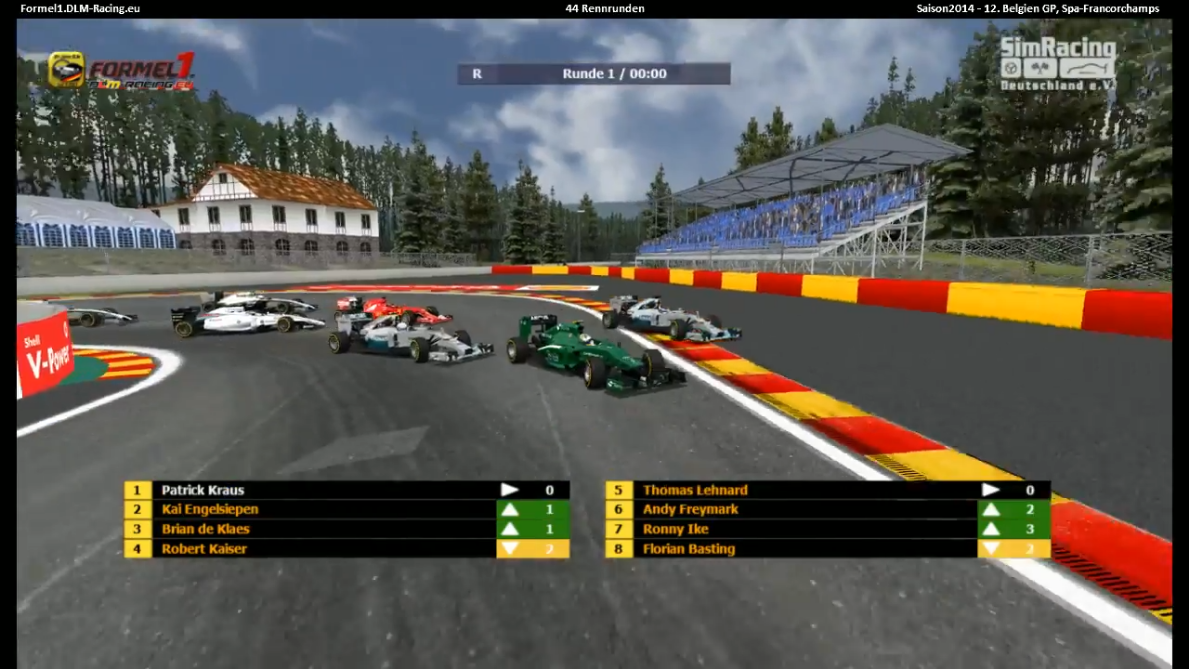Screen dimensions: 1189x669
Task: Select Thomas Lehnard in the standings
Action: click(695, 490)
